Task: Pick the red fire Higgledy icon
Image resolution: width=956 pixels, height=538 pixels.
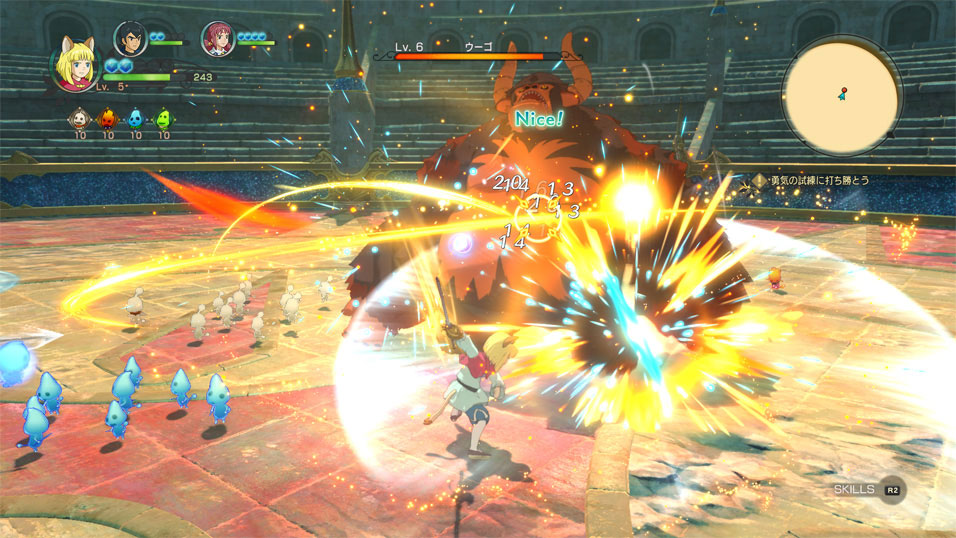Action: click(x=108, y=119)
